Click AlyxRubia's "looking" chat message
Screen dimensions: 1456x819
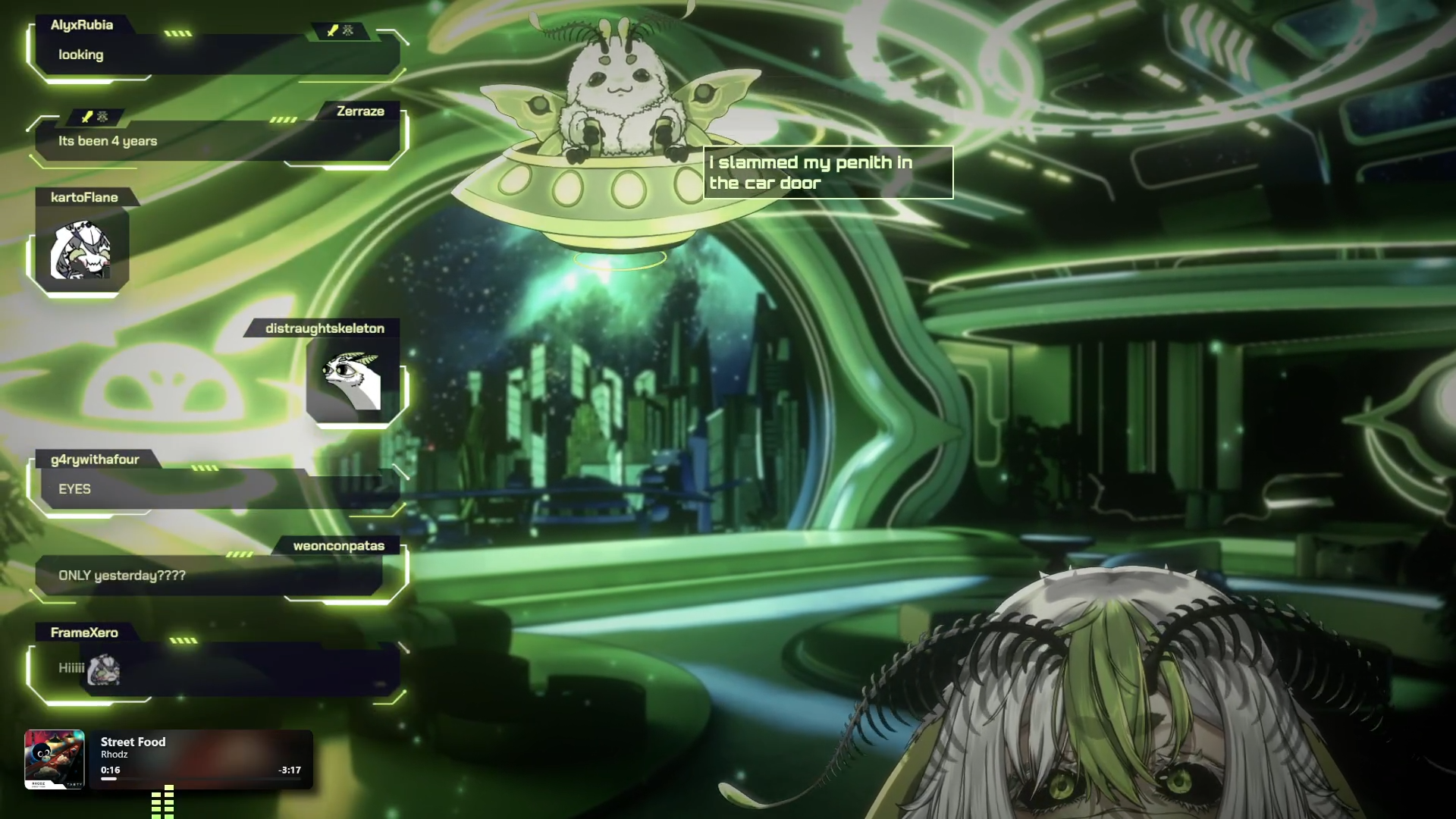click(81, 55)
